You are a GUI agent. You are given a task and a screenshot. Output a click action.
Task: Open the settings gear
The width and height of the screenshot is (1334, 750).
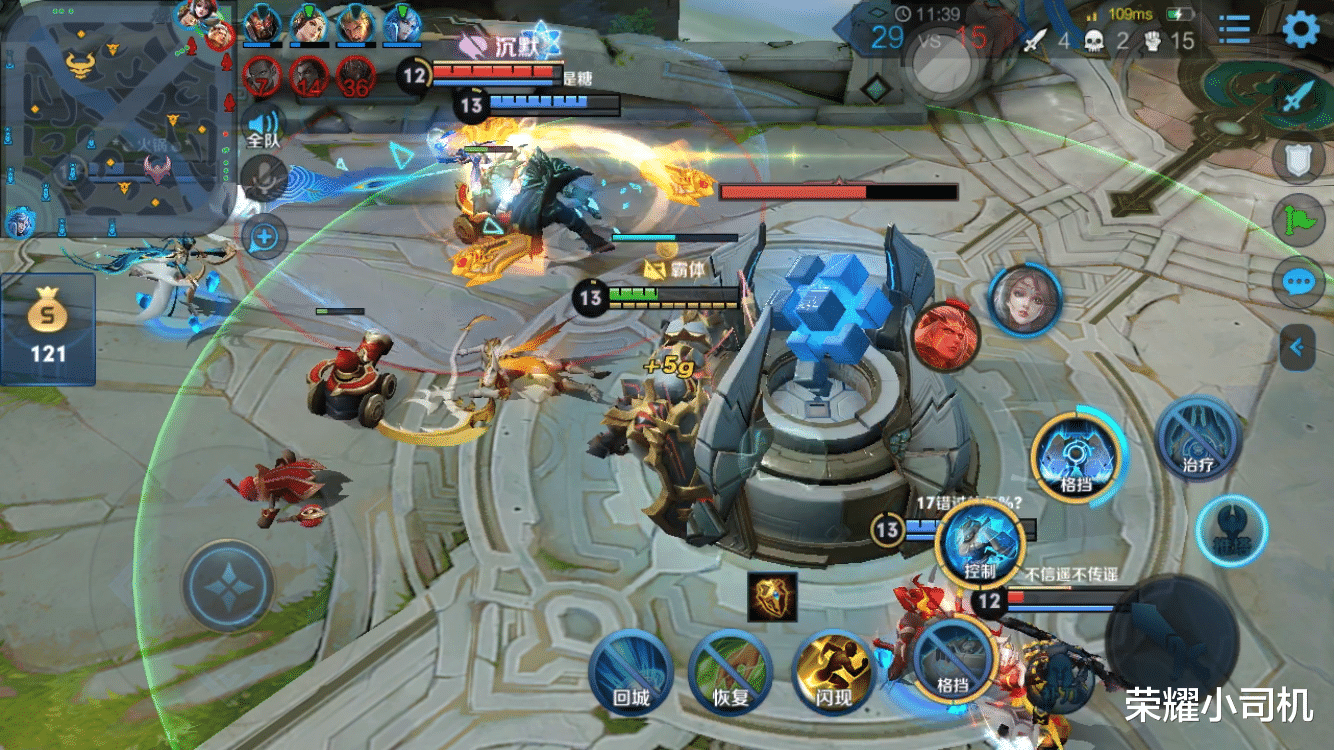[1301, 29]
